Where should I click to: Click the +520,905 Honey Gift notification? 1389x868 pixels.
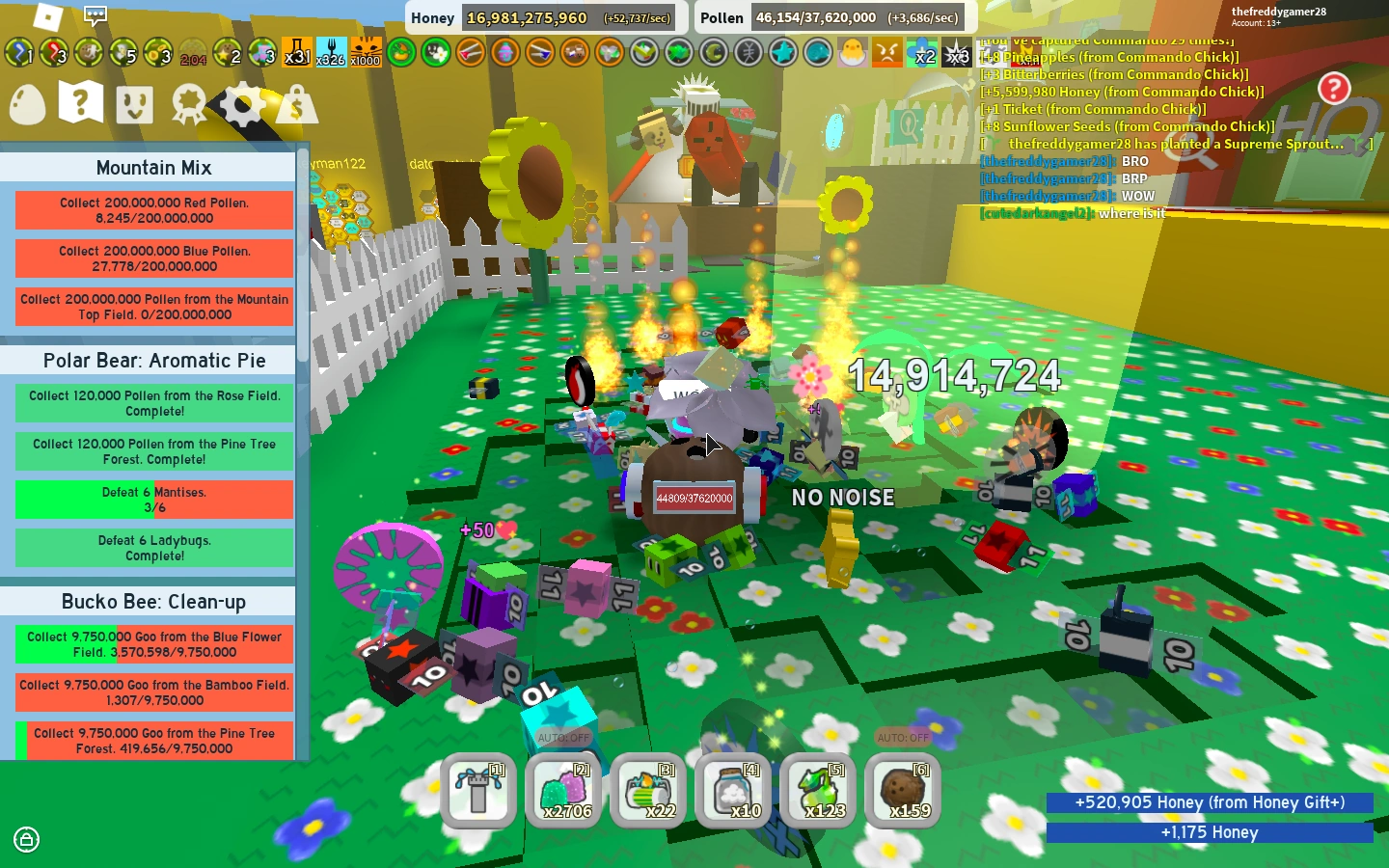[1209, 802]
